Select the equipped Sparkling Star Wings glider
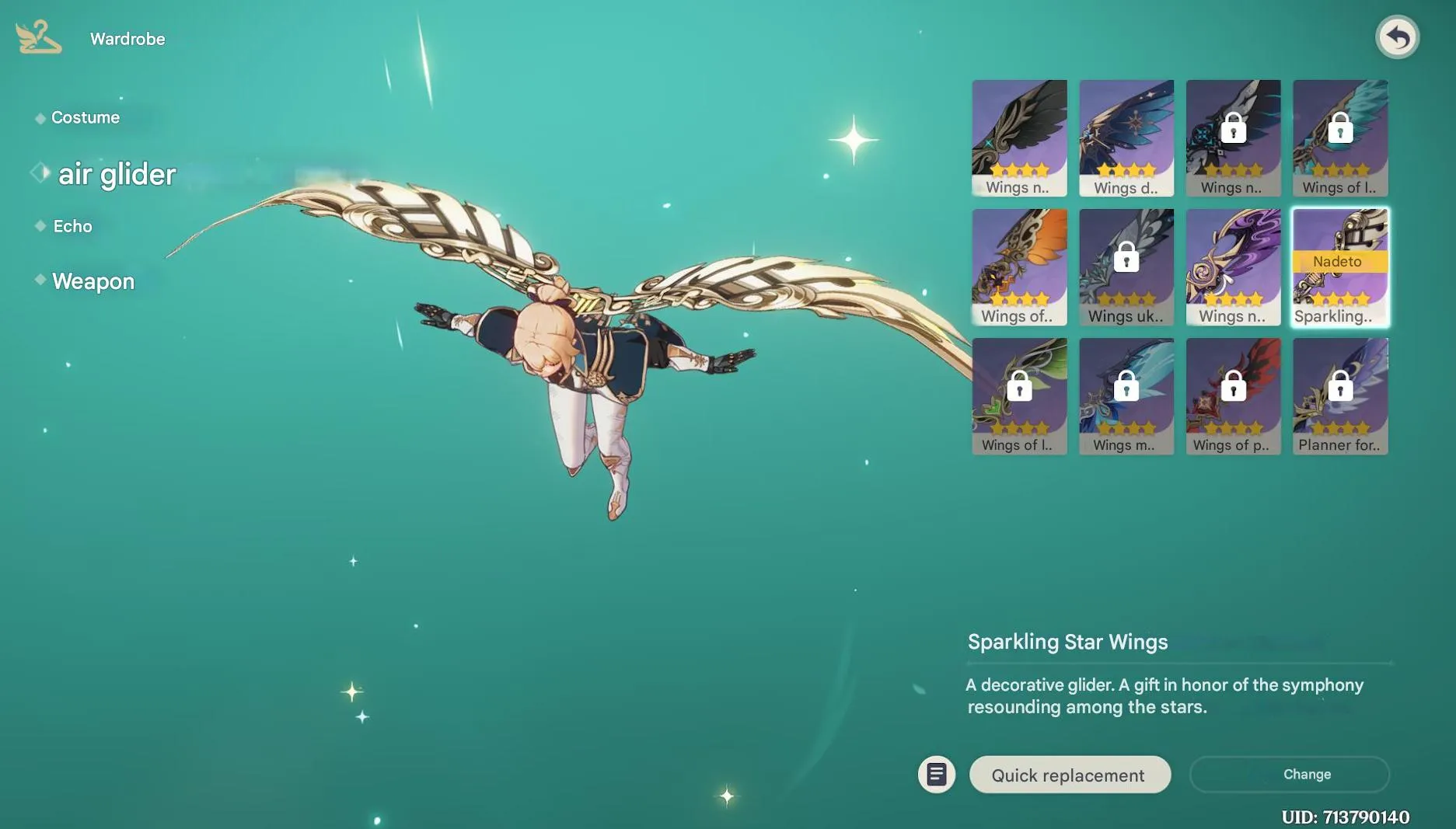Viewport: 1456px width, 829px height. (1339, 266)
